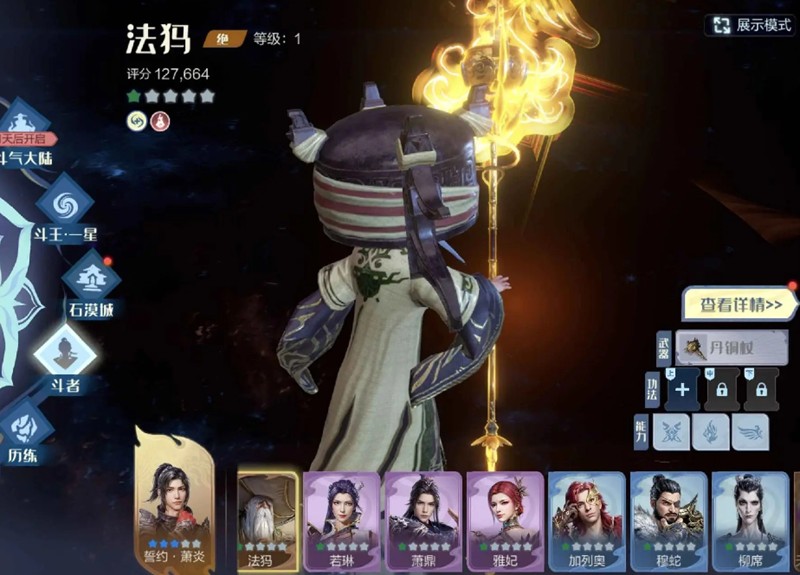Select the 斗者 menu node
The width and height of the screenshot is (800, 575).
click(x=65, y=356)
